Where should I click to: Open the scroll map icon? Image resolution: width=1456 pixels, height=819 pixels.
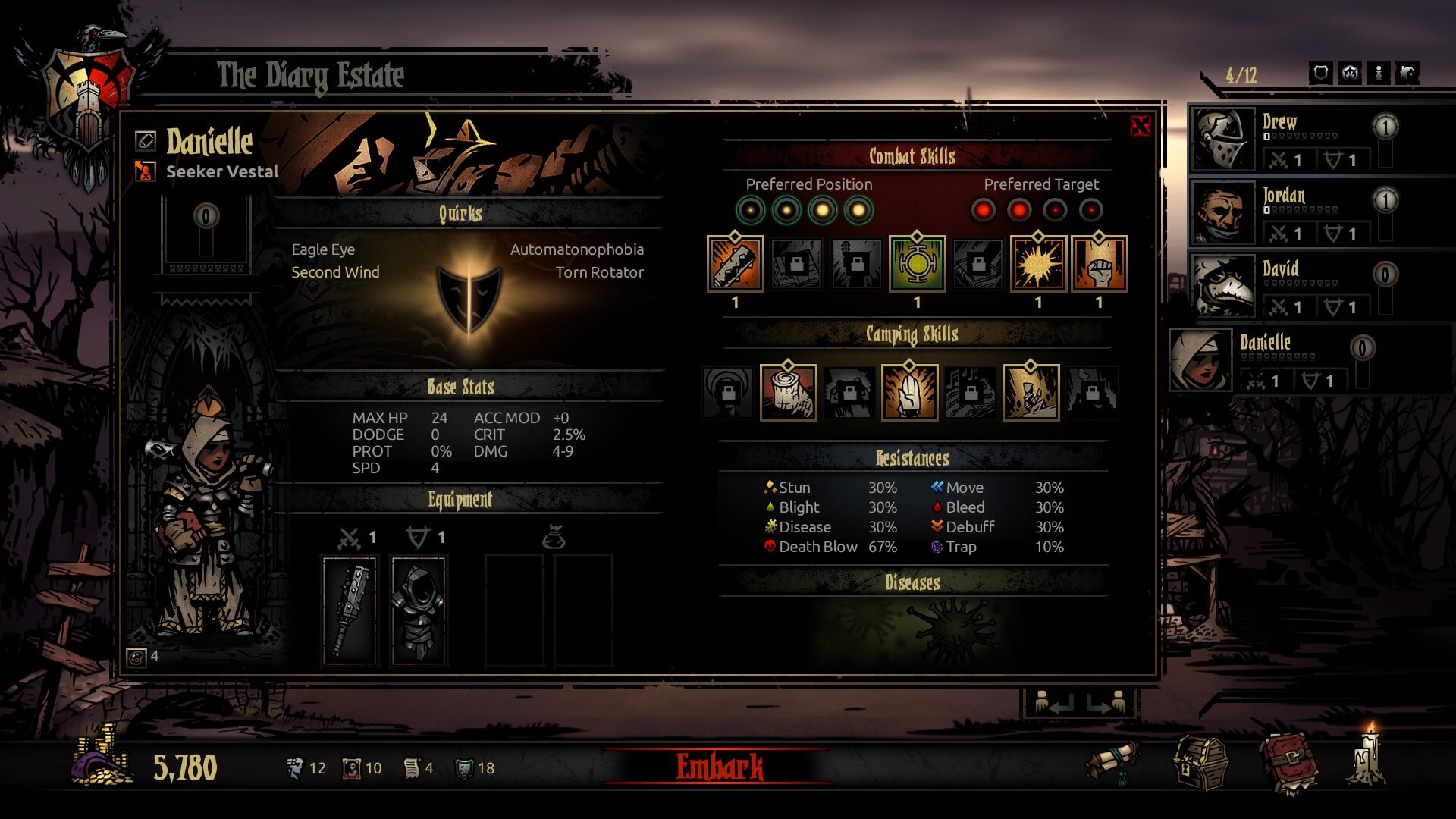[1113, 761]
